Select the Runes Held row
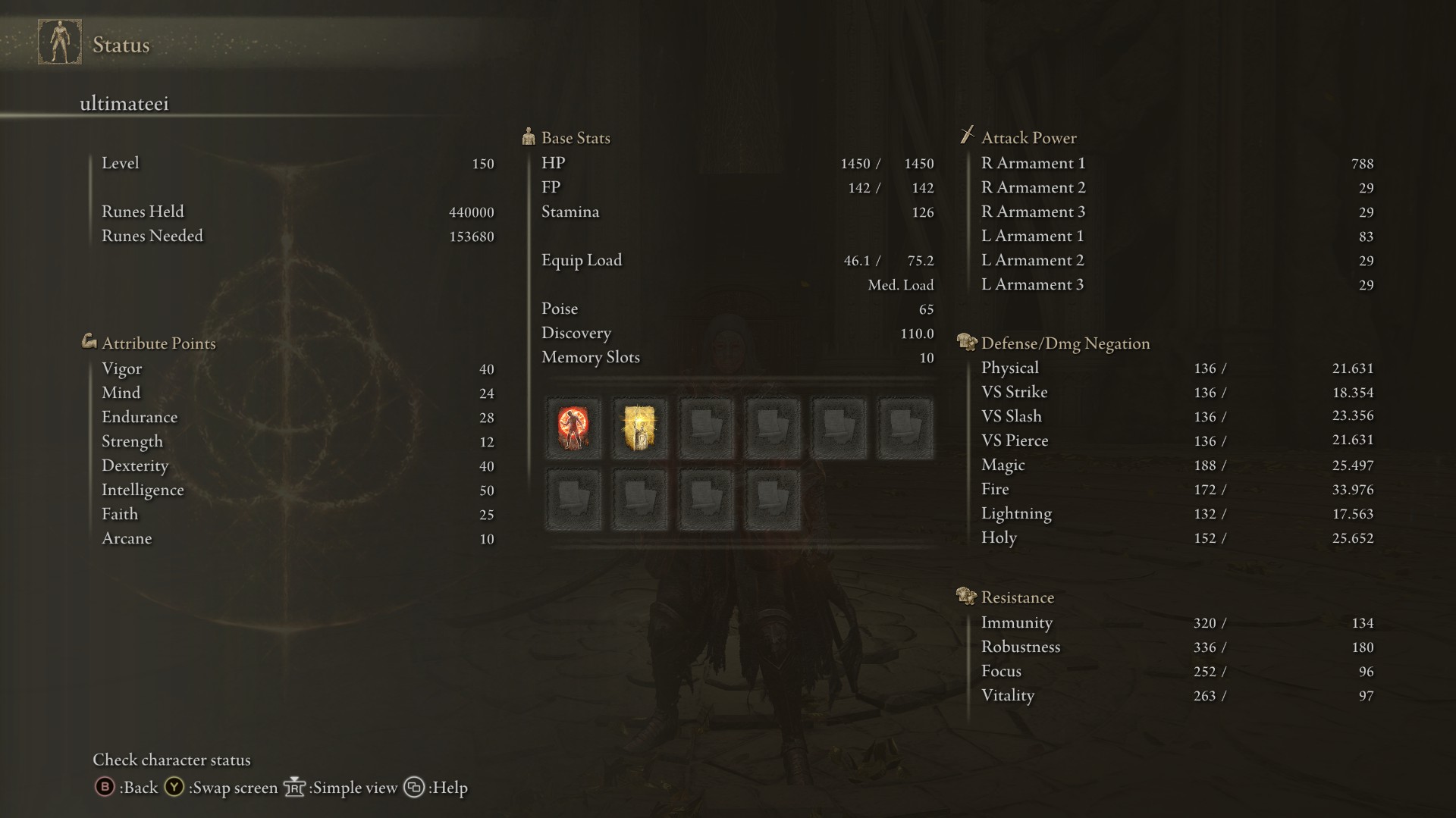The width and height of the screenshot is (1456, 818). 296,212
